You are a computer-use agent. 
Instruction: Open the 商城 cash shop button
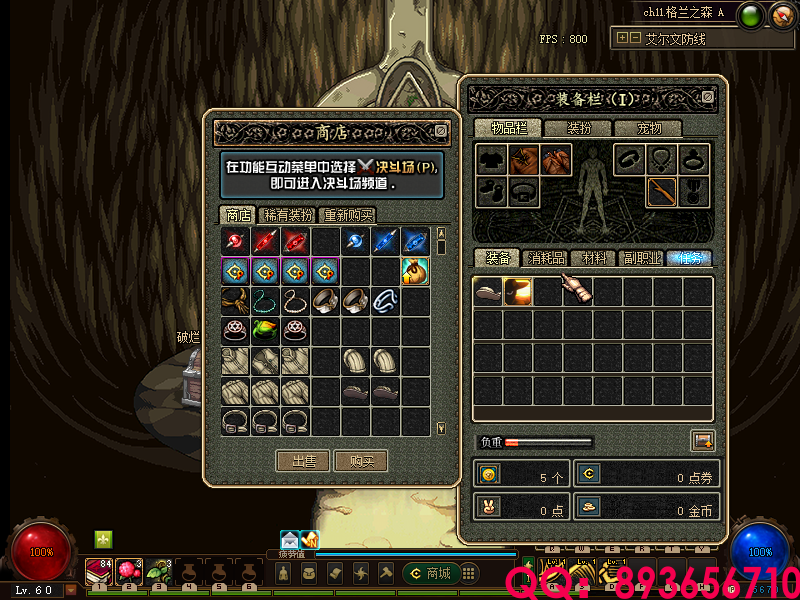(x=430, y=573)
